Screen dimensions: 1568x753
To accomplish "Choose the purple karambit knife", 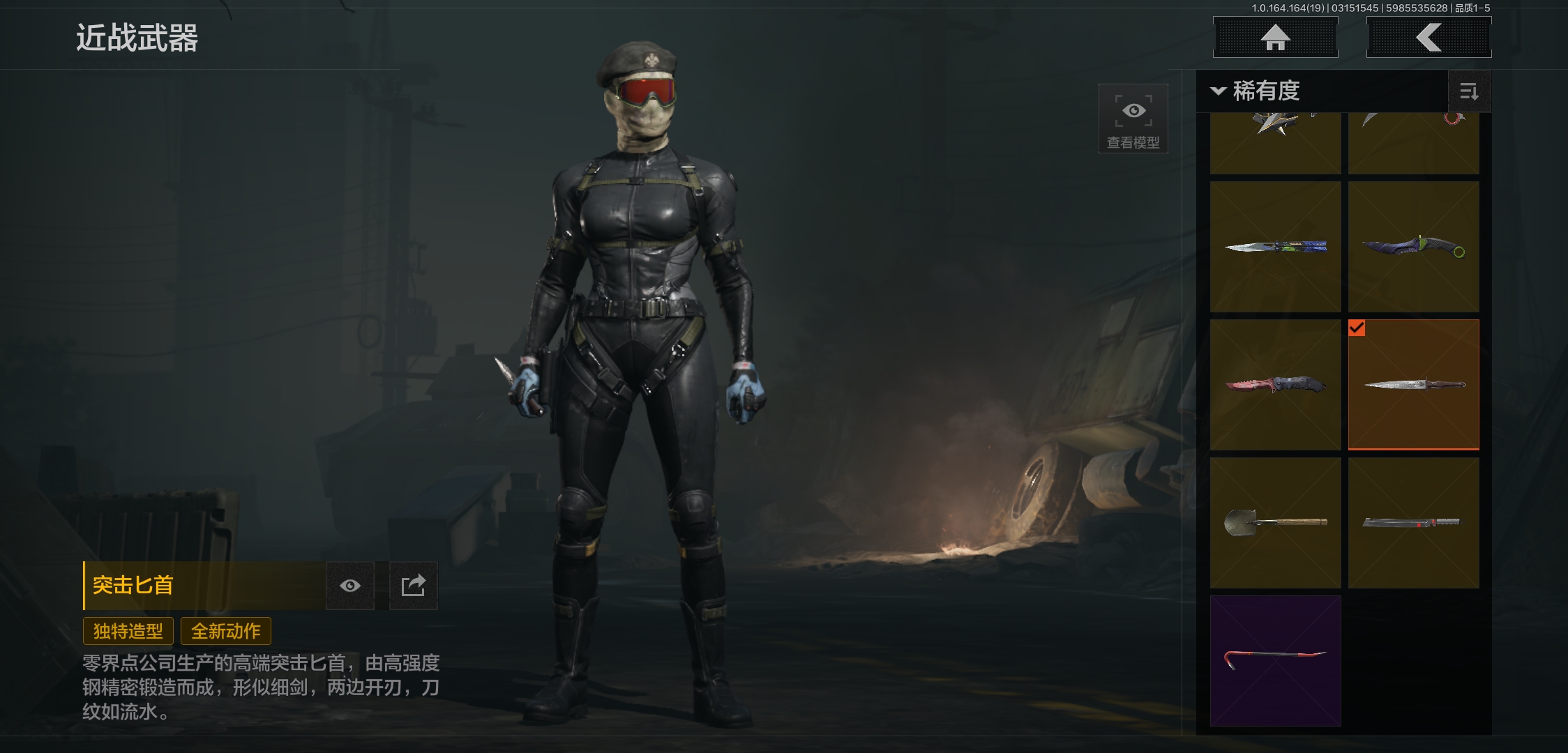I will 1413,247.
